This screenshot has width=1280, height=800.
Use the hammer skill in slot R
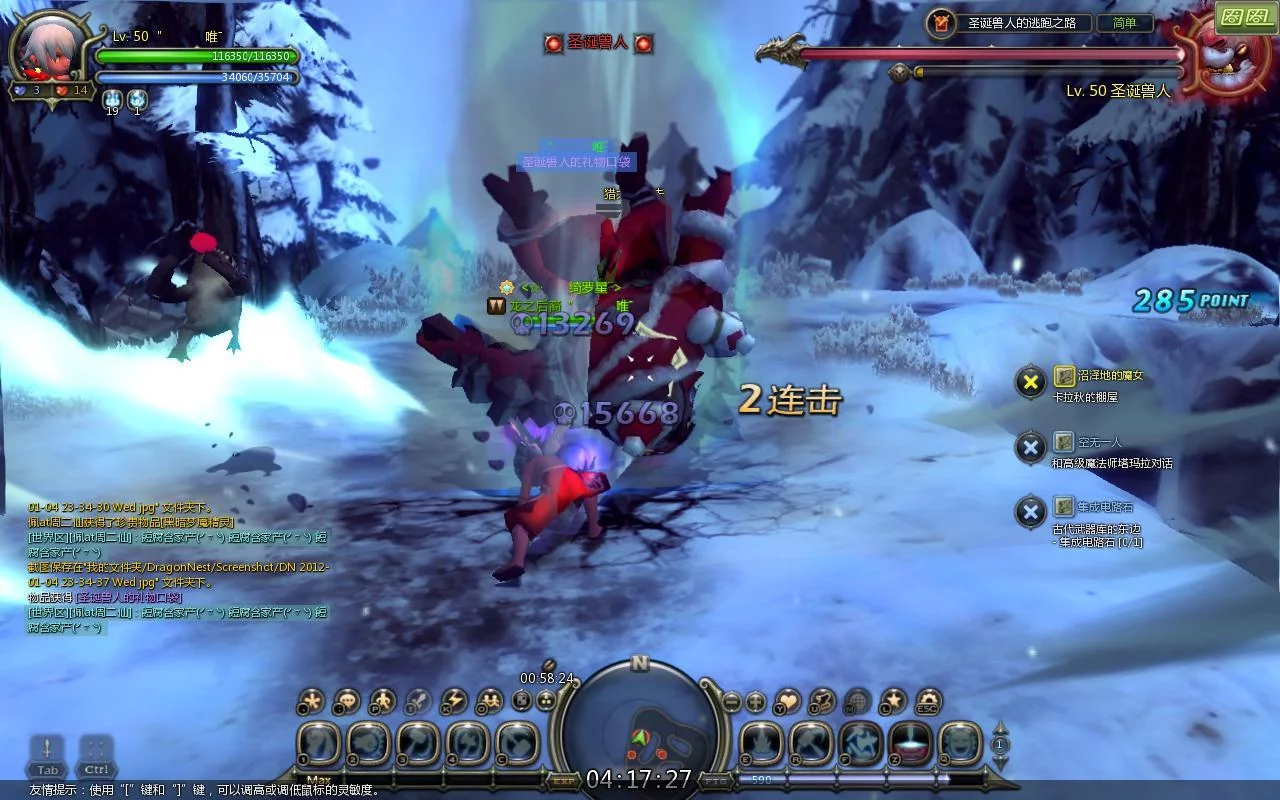(x=810, y=744)
